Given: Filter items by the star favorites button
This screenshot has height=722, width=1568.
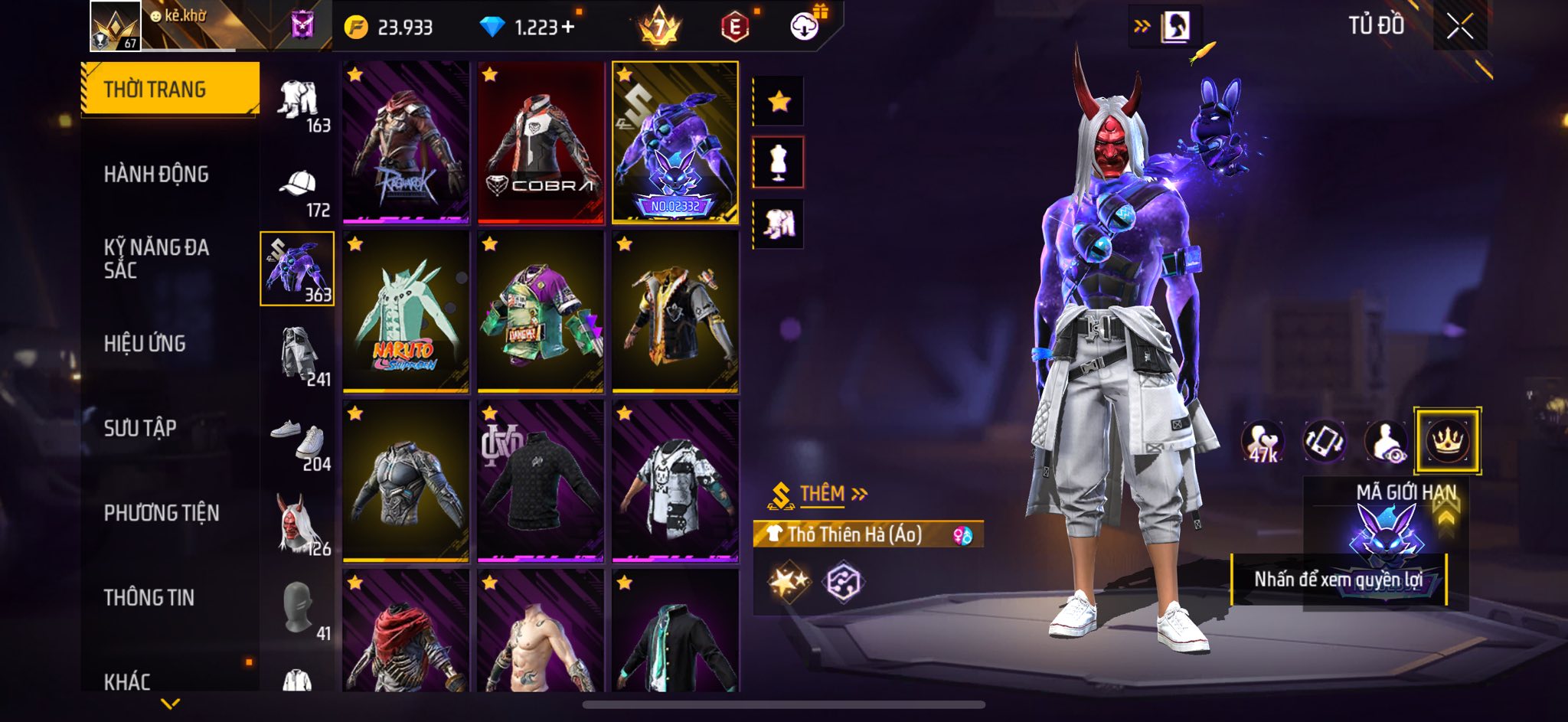Looking at the screenshot, I should click(x=779, y=101).
